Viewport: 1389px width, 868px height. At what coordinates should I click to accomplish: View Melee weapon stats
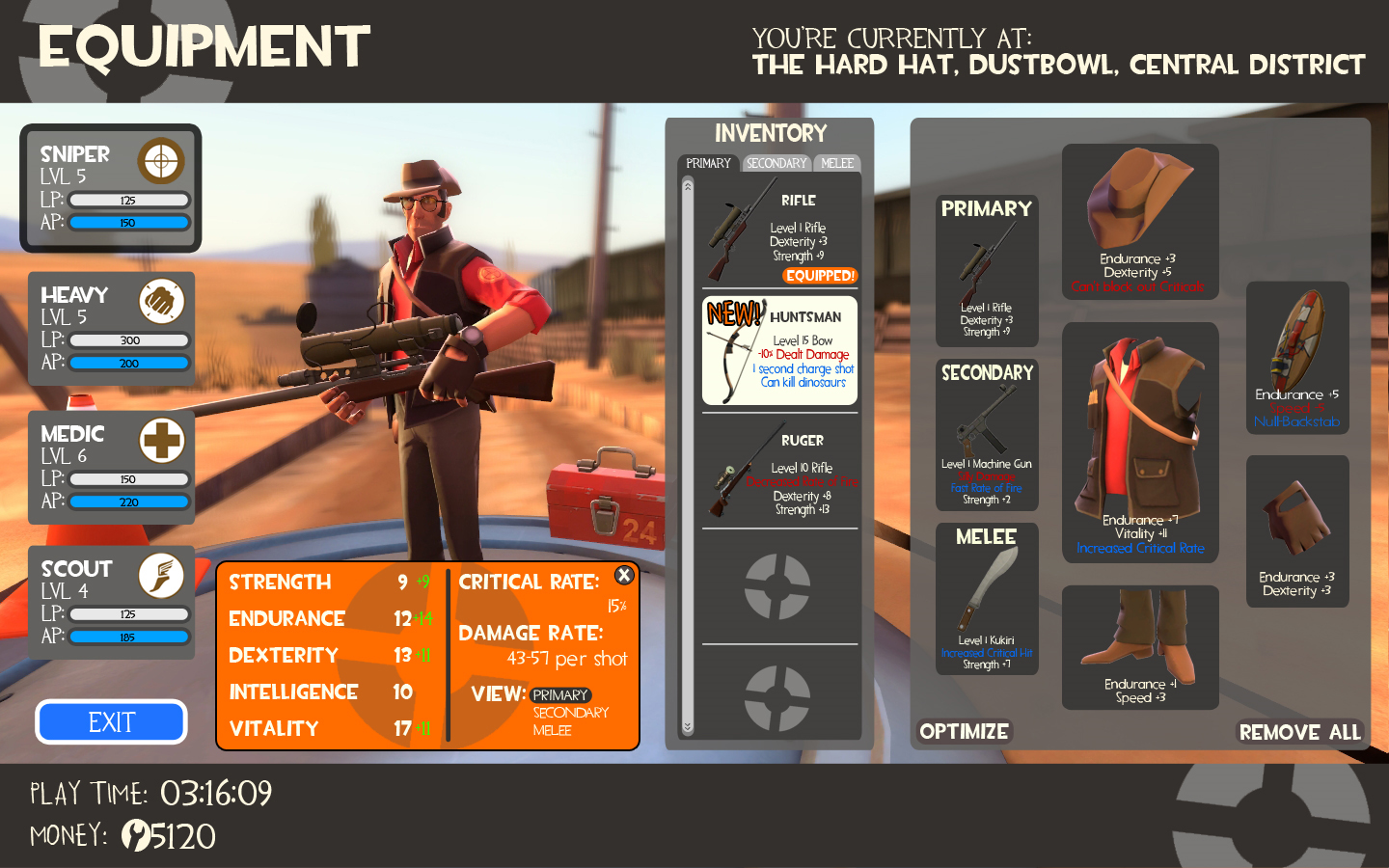[552, 731]
